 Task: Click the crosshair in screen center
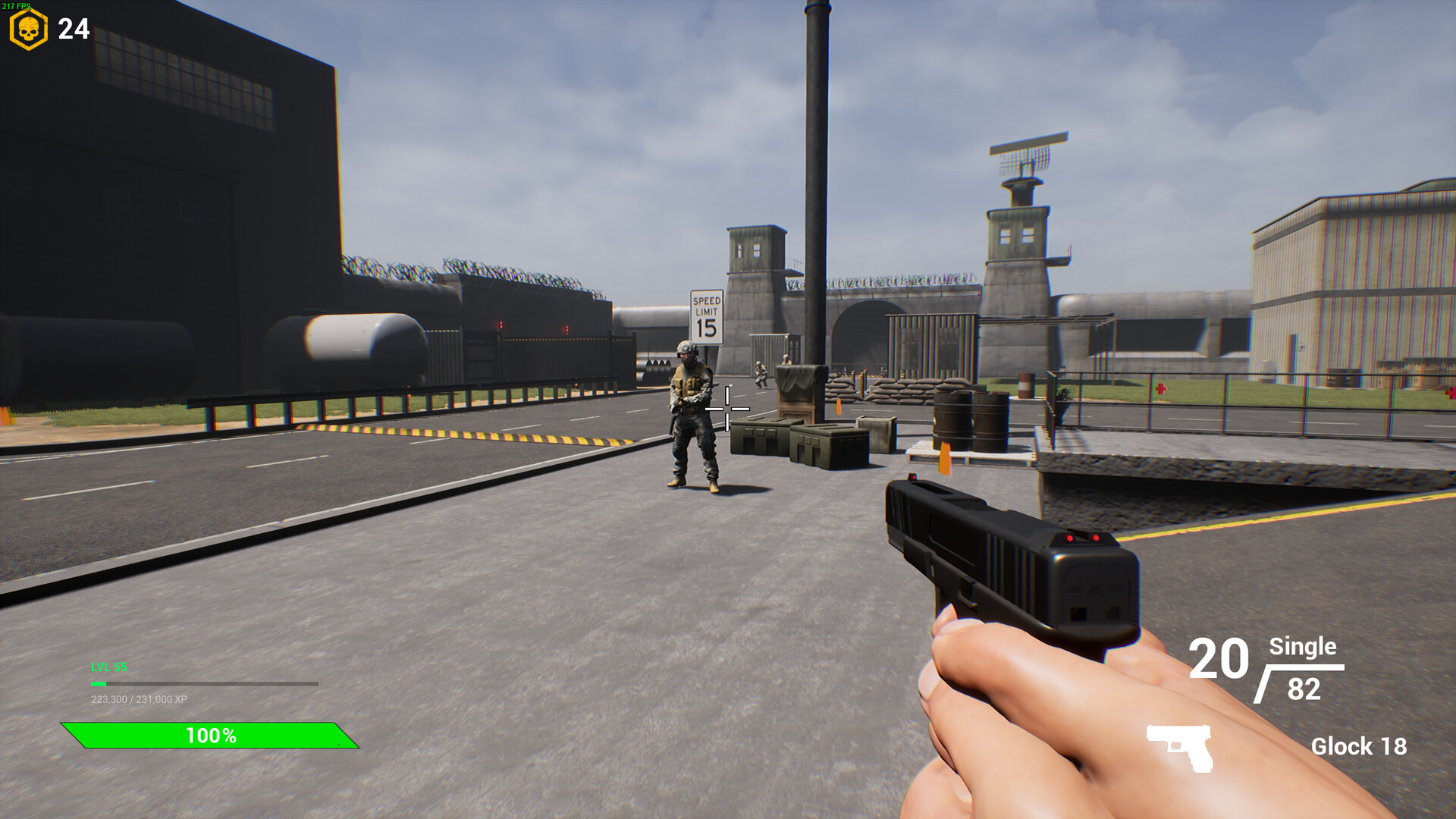(x=728, y=409)
